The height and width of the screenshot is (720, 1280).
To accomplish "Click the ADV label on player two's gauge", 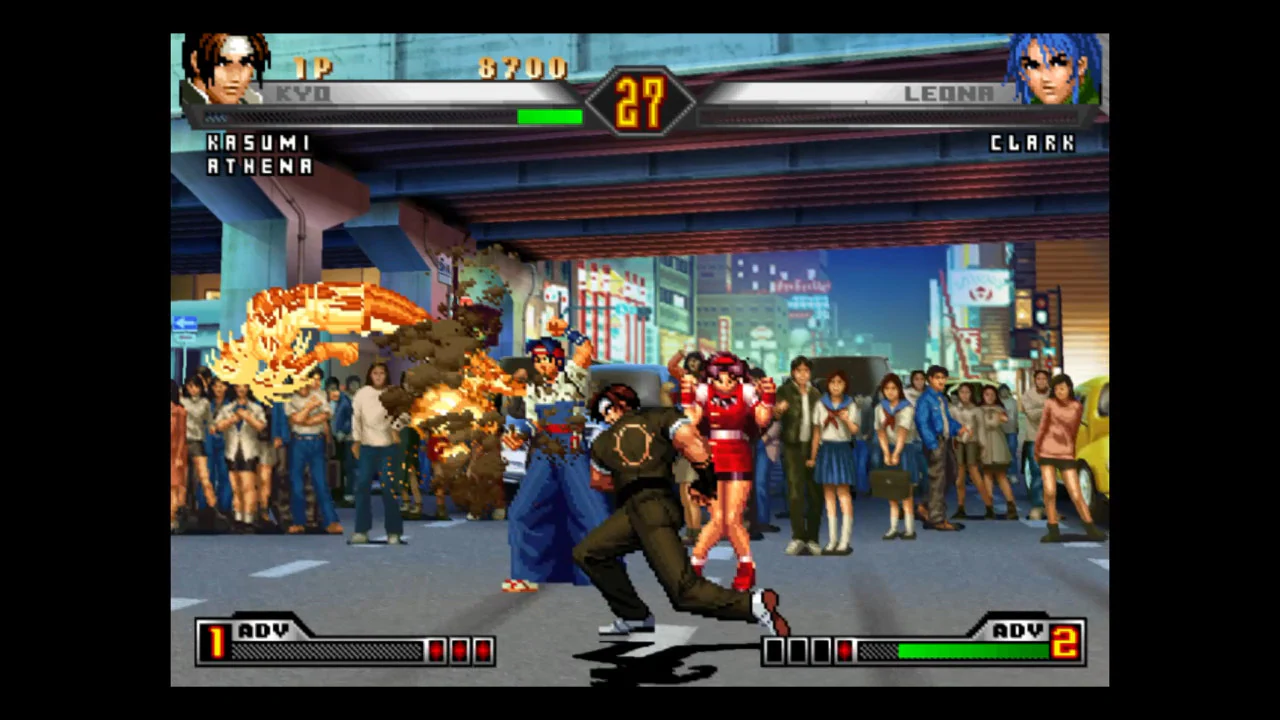I will [x=1018, y=631].
